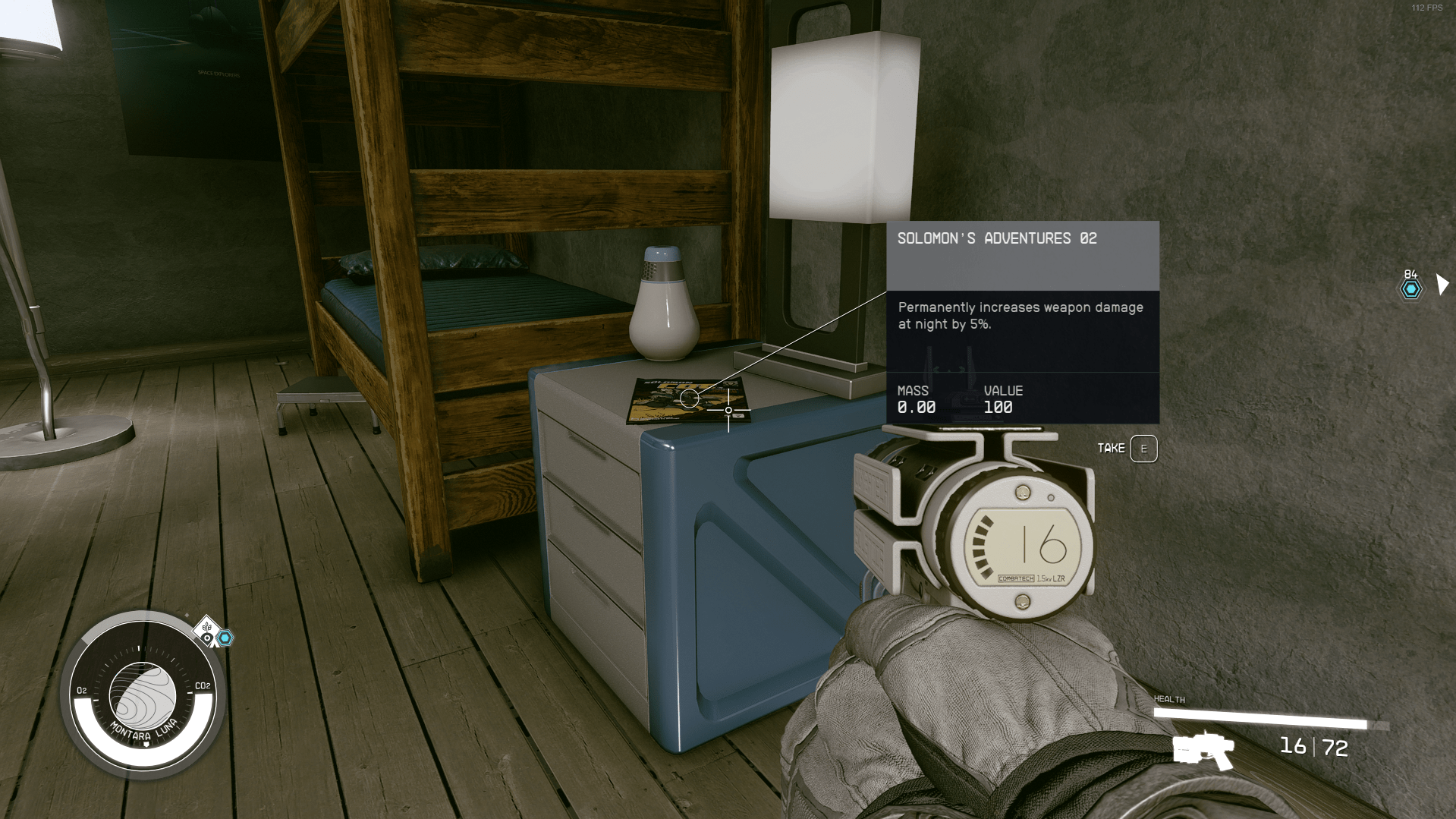Click the Montara Luna planet compass watch
The height and width of the screenshot is (819, 1456).
coord(143,695)
